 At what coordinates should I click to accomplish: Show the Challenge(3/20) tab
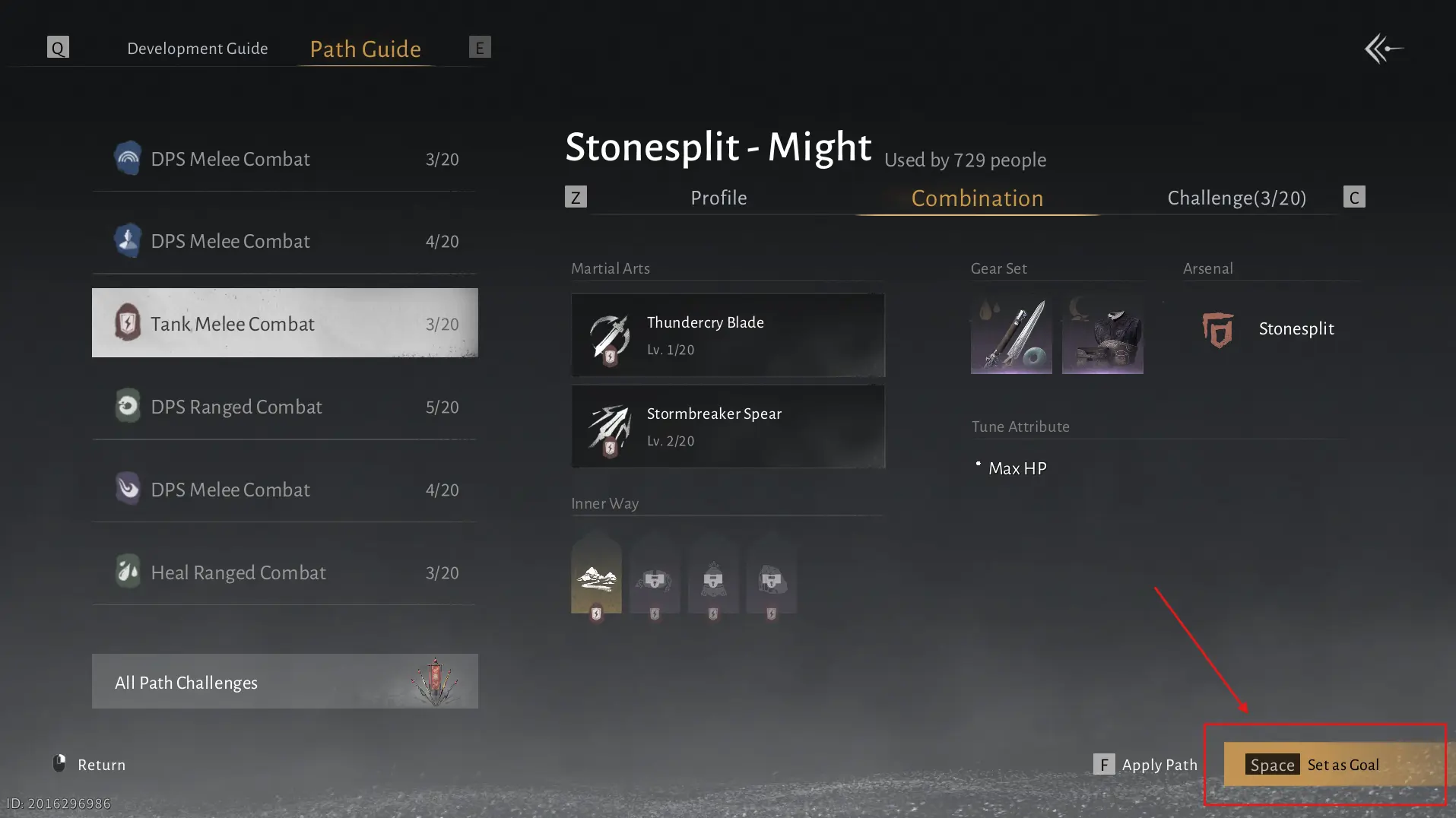tap(1236, 198)
